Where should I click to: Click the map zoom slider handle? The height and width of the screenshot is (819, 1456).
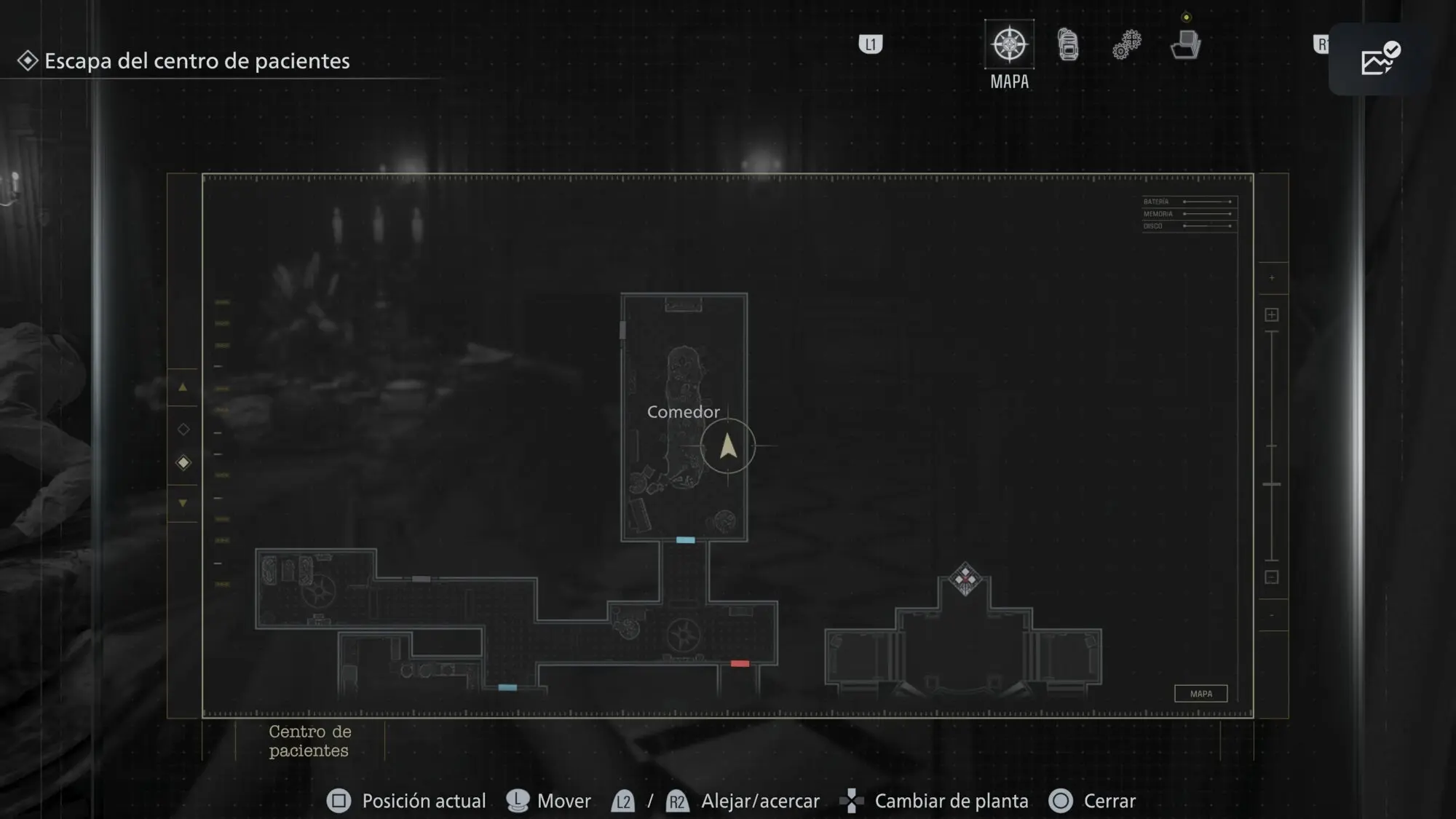[x=1272, y=484]
